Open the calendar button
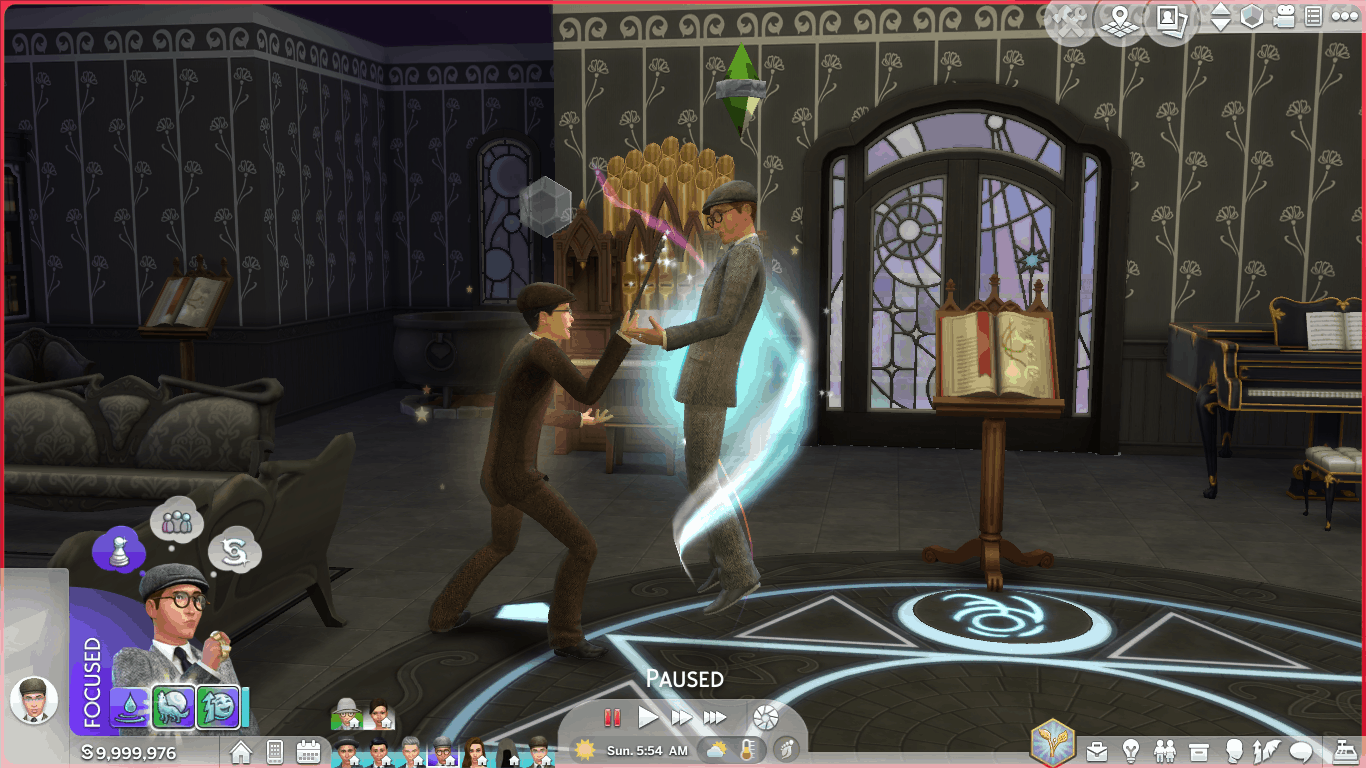 pyautogui.click(x=308, y=751)
